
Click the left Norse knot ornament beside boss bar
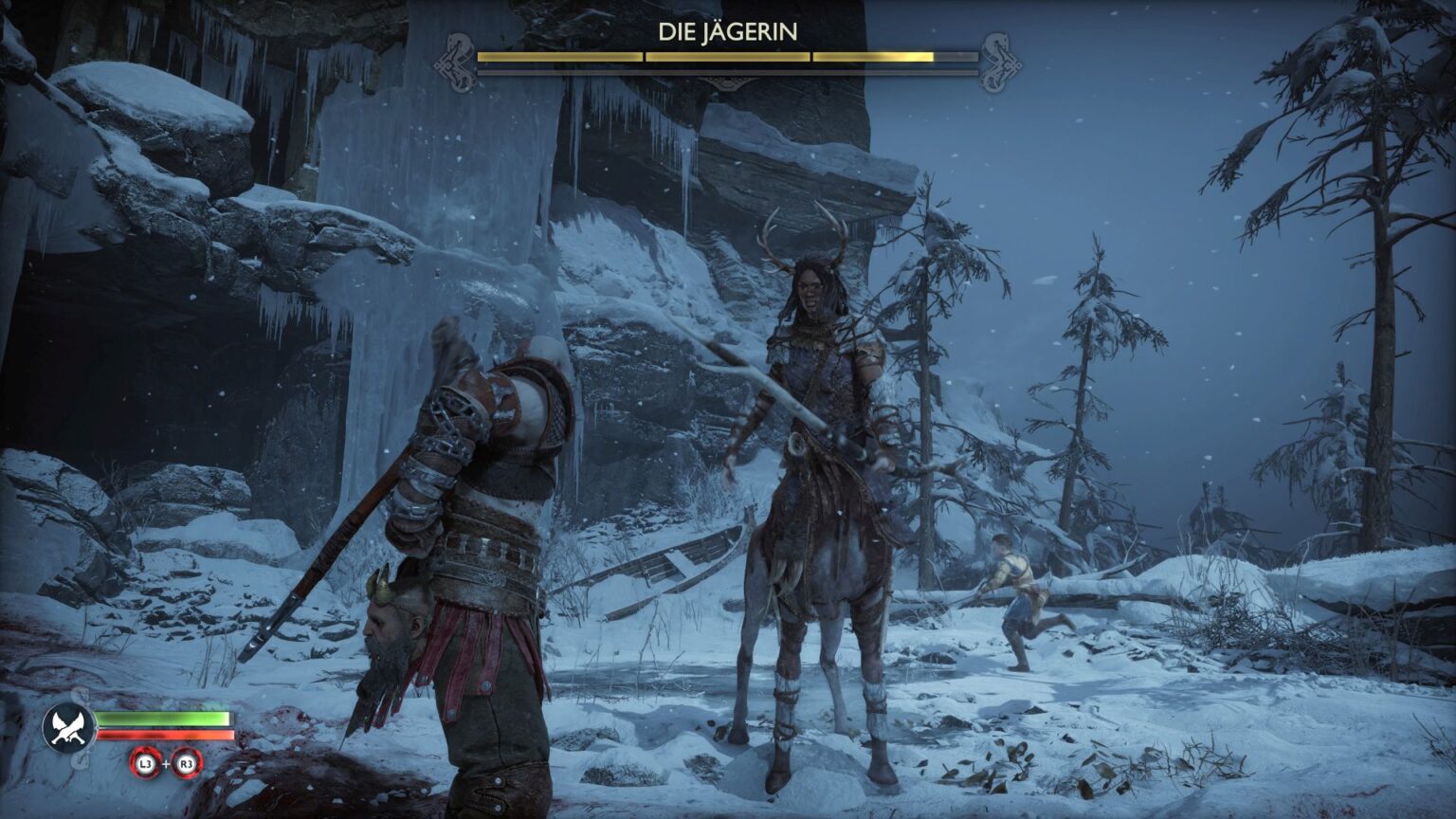(x=456, y=60)
